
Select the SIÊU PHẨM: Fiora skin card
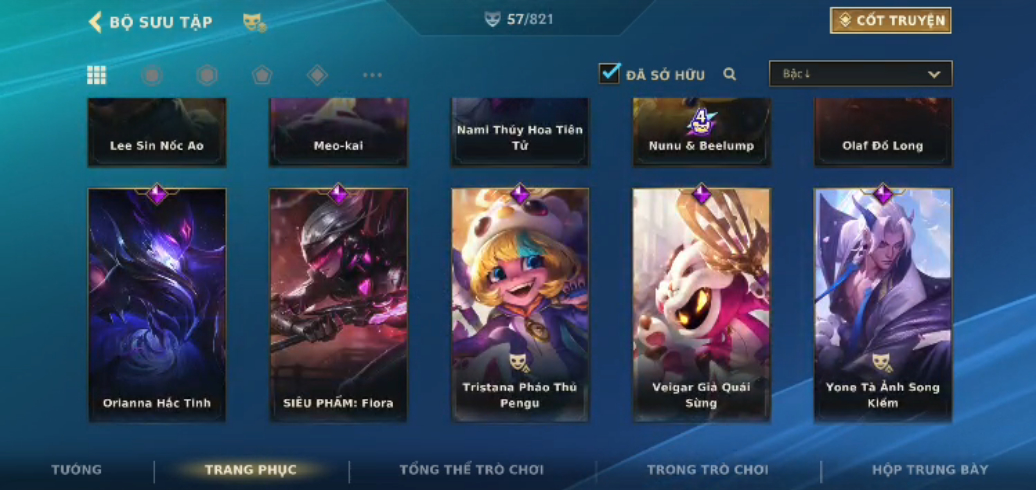(x=339, y=304)
